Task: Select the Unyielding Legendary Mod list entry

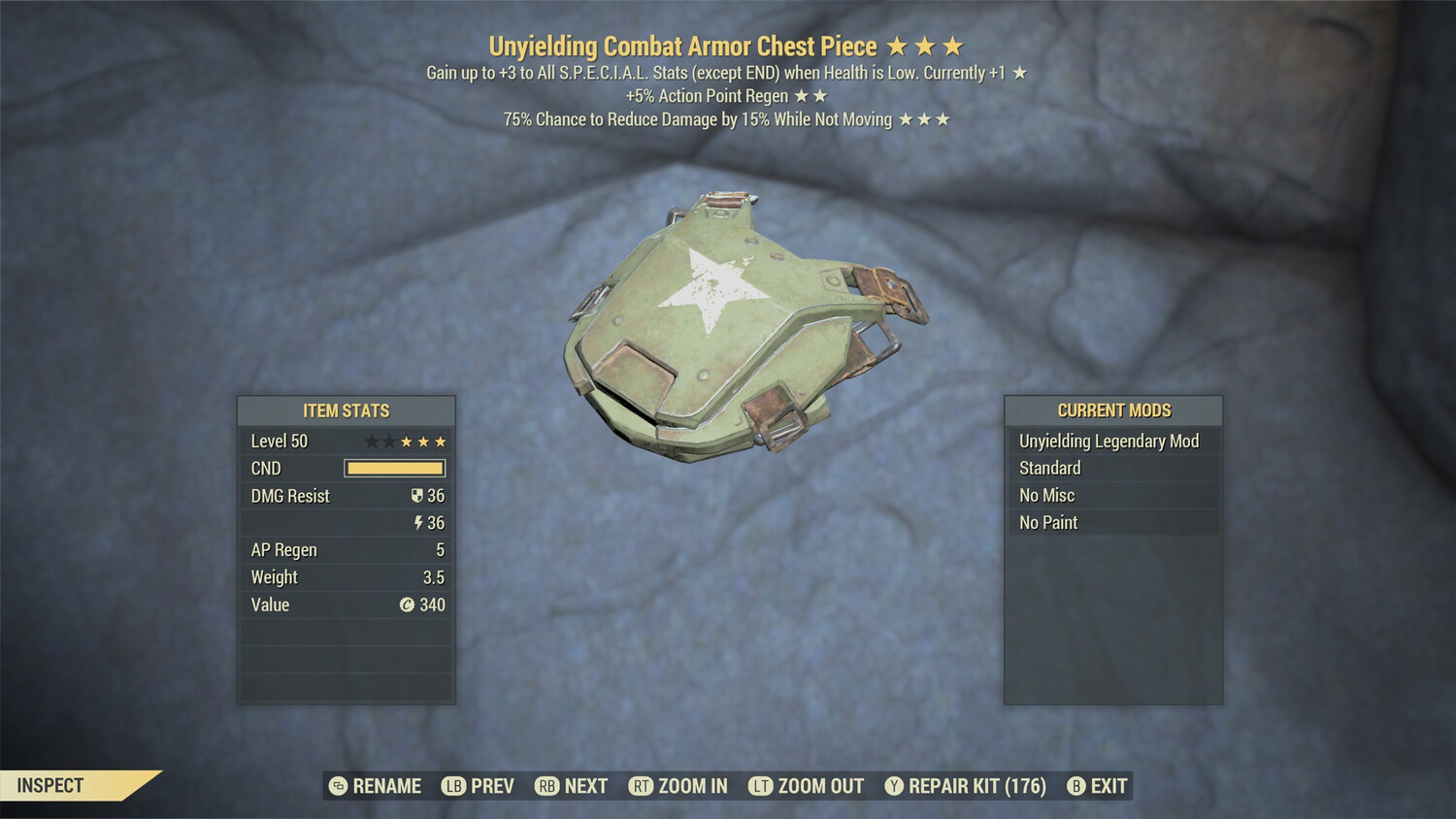Action: click(1109, 441)
